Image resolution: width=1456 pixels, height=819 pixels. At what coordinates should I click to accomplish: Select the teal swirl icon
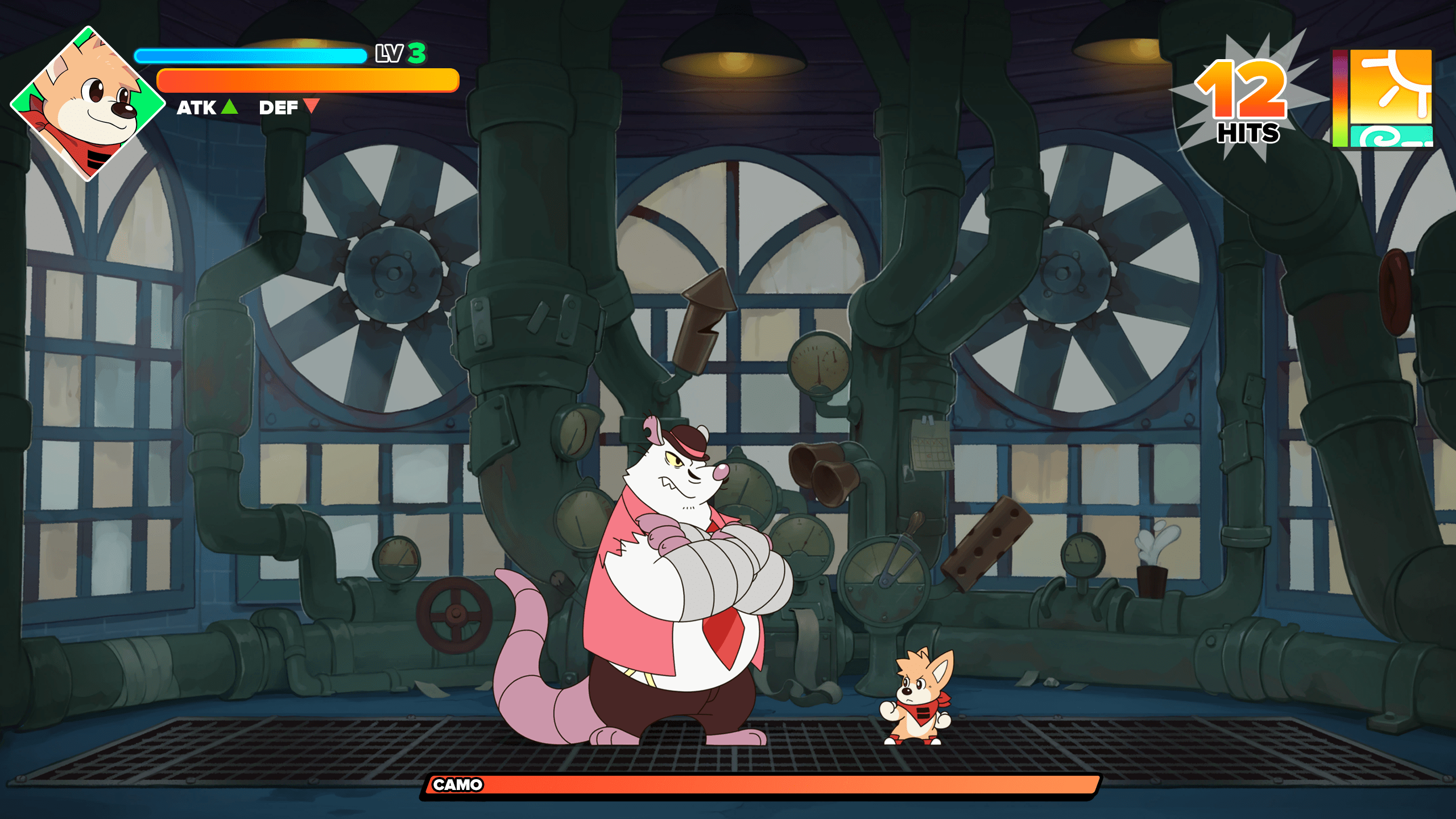[1390, 137]
